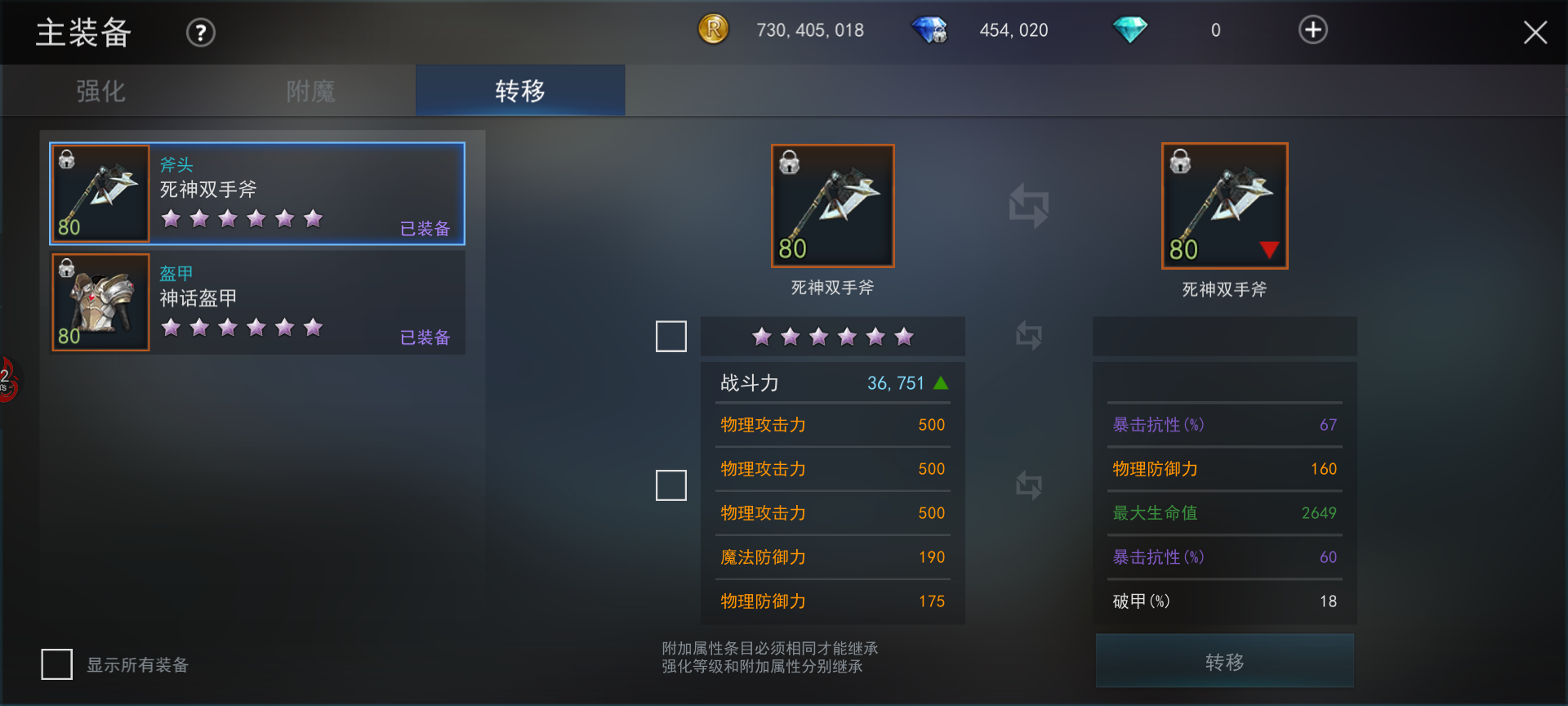Click the gold R coin currency icon
This screenshot has height=706, width=1568.
[712, 29]
